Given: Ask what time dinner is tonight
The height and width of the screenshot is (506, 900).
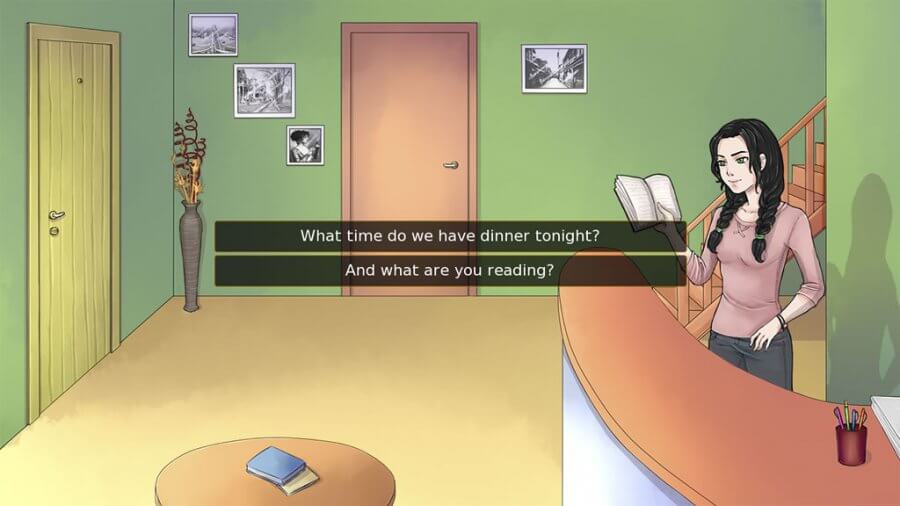Looking at the screenshot, I should [x=450, y=236].
